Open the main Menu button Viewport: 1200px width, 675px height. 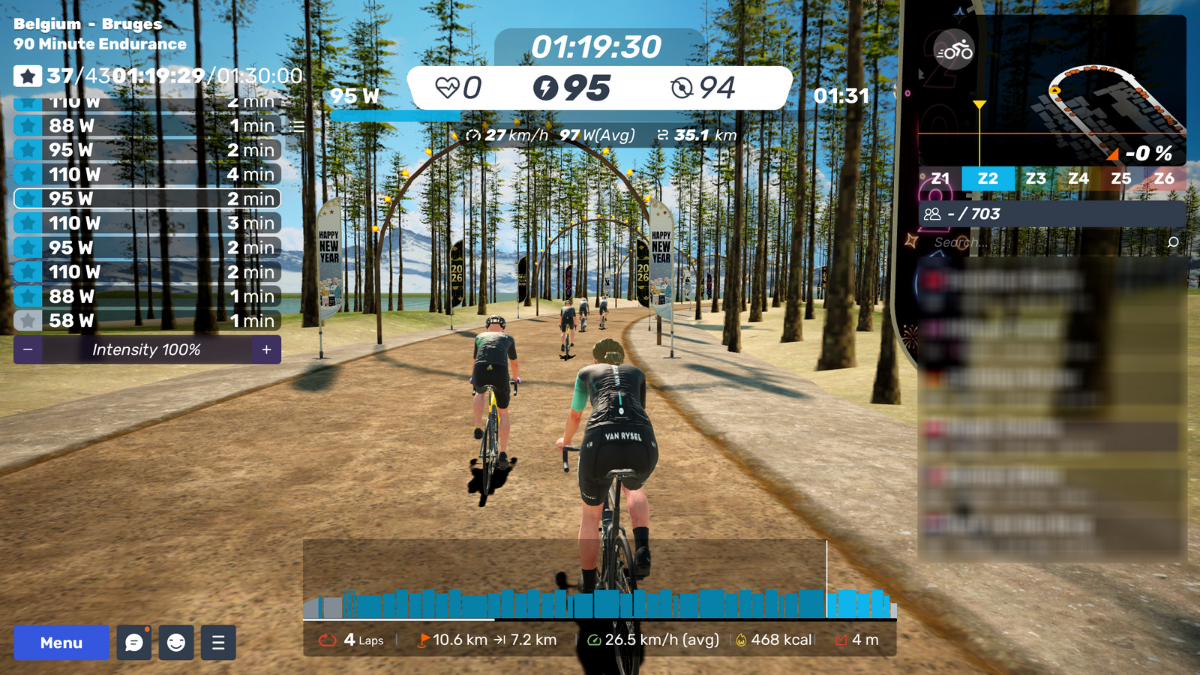coord(61,643)
